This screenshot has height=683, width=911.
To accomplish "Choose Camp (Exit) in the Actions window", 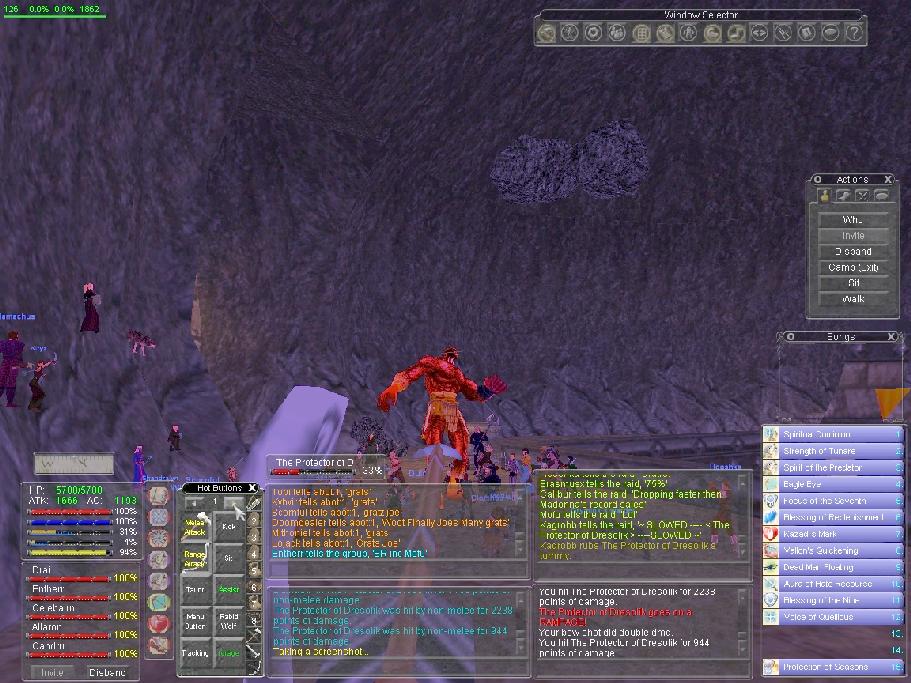I will pyautogui.click(x=851, y=267).
